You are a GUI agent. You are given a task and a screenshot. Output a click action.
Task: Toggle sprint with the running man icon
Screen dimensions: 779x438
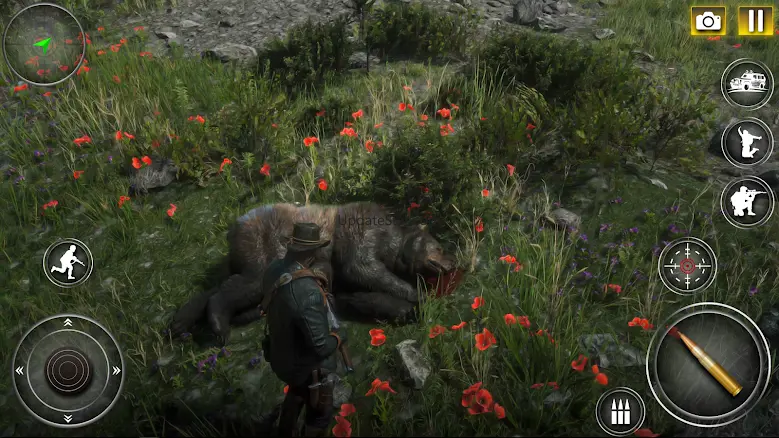coord(68,264)
